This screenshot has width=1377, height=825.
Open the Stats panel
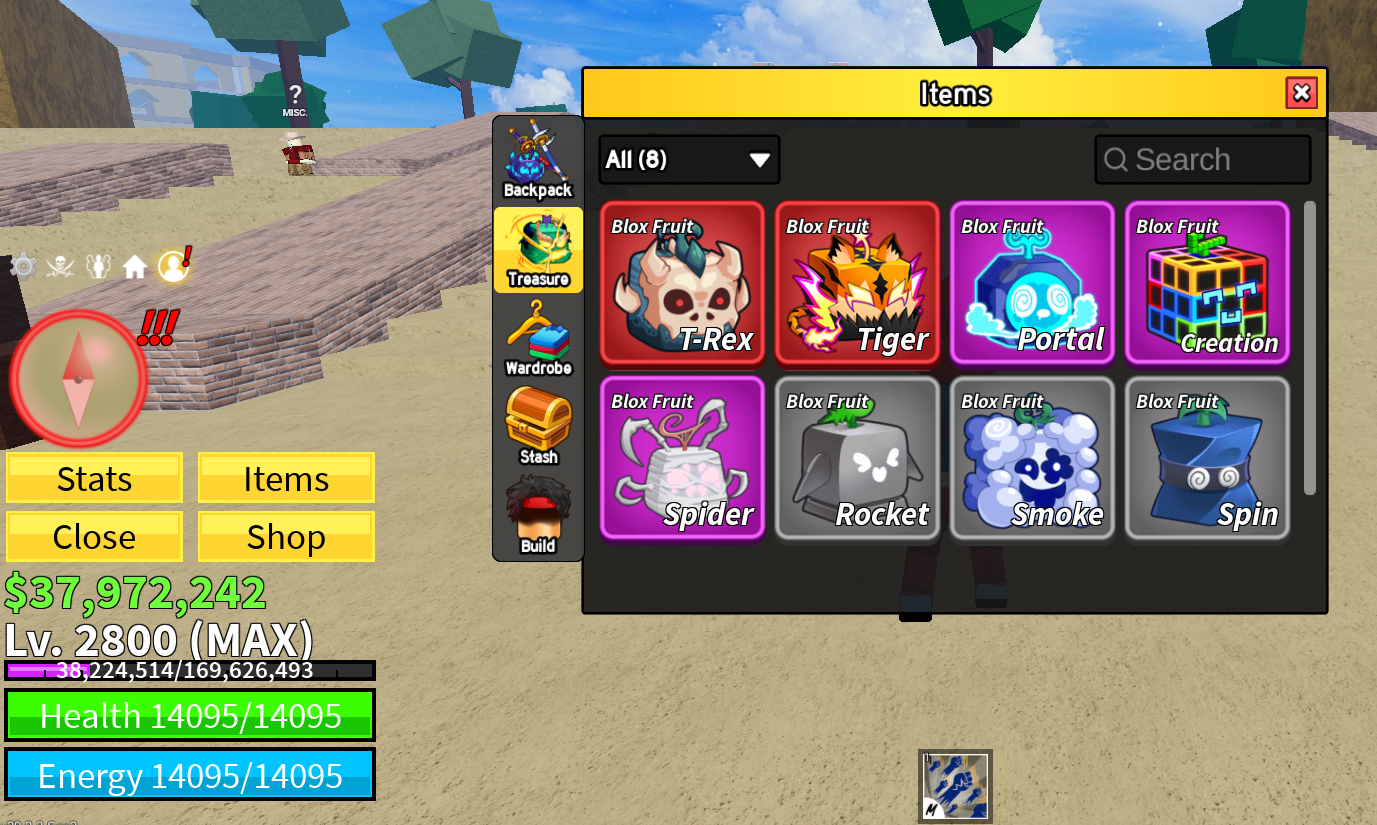click(x=94, y=478)
